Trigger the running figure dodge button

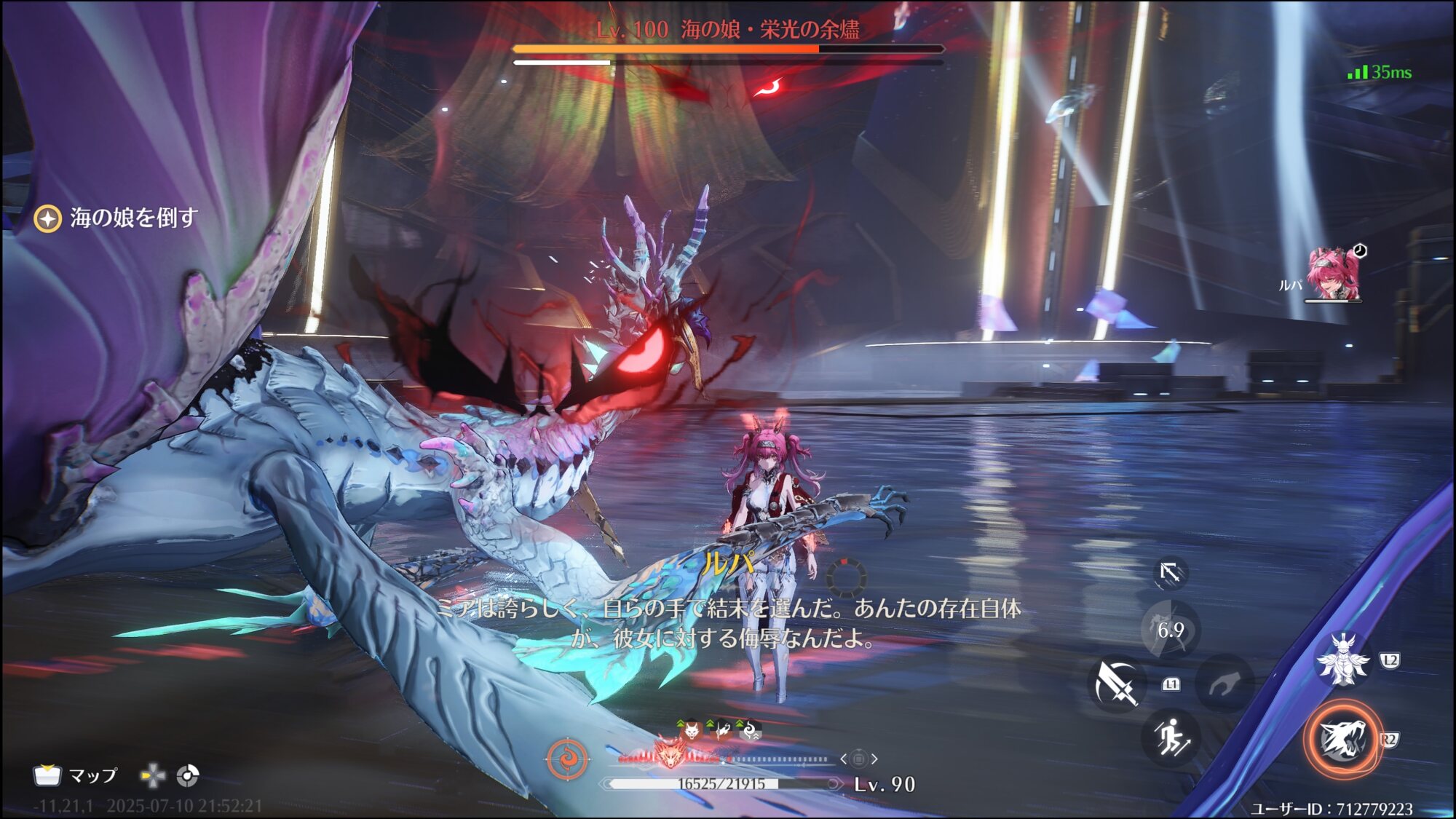coord(1171,737)
